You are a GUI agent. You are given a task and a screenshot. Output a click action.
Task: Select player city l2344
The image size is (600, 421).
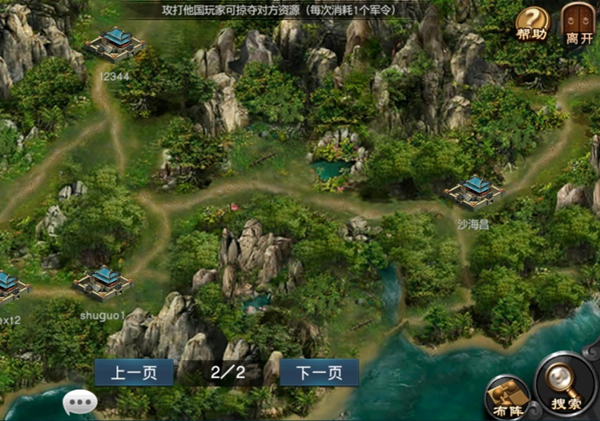pyautogui.click(x=115, y=44)
